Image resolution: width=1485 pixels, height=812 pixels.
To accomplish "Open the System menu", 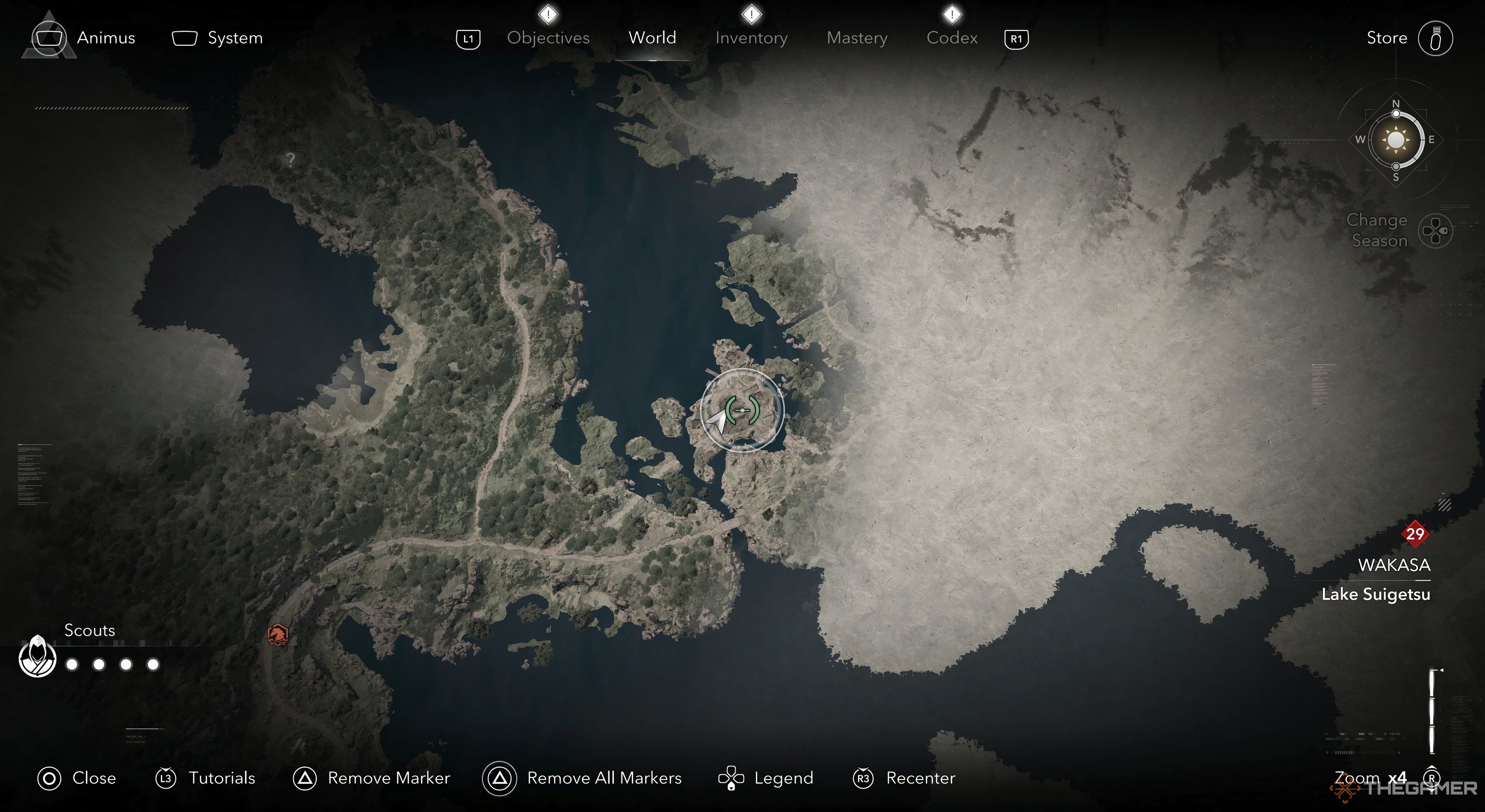I will click(217, 38).
